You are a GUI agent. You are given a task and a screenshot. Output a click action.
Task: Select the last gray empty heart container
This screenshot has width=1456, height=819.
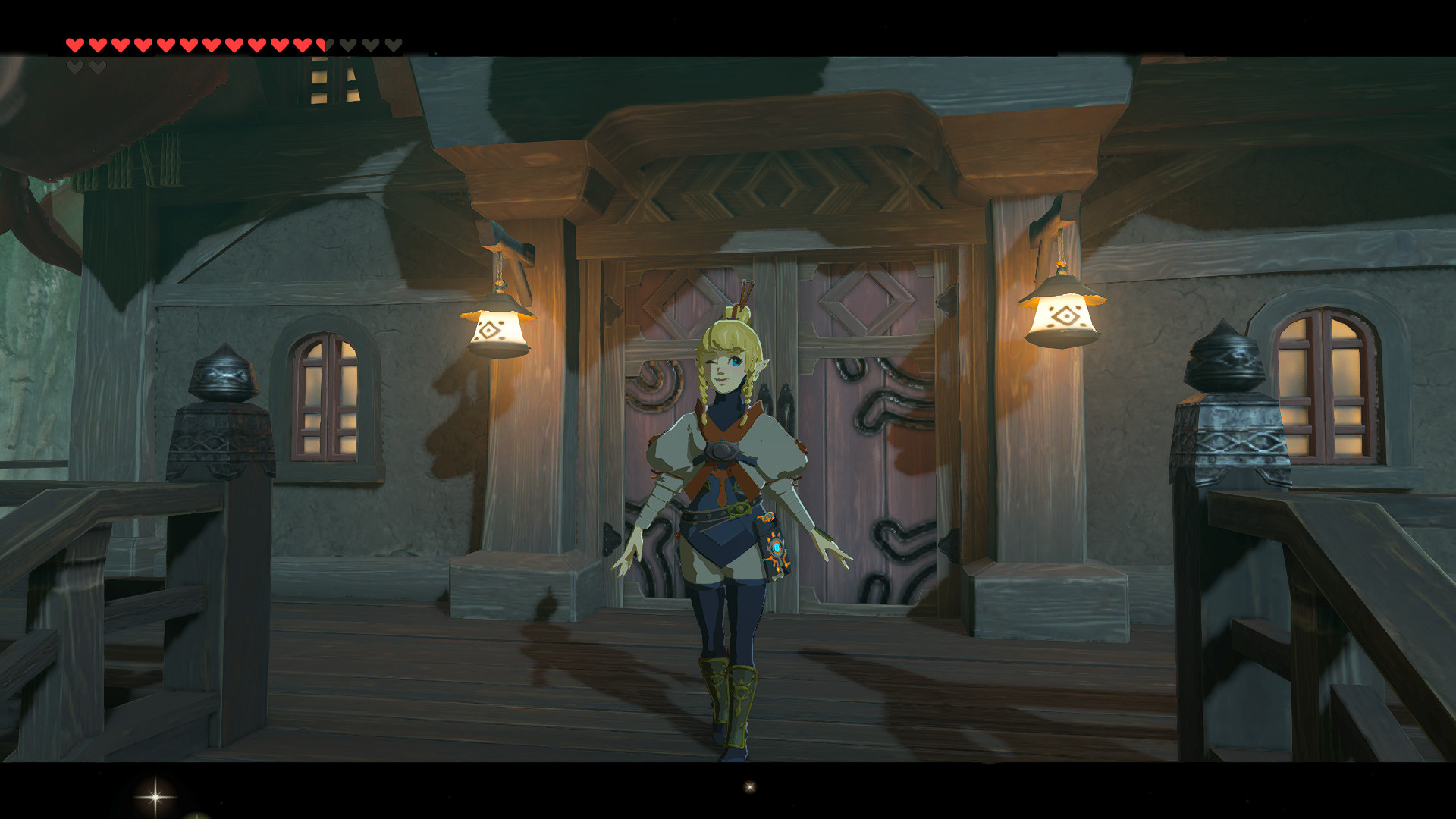(394, 44)
